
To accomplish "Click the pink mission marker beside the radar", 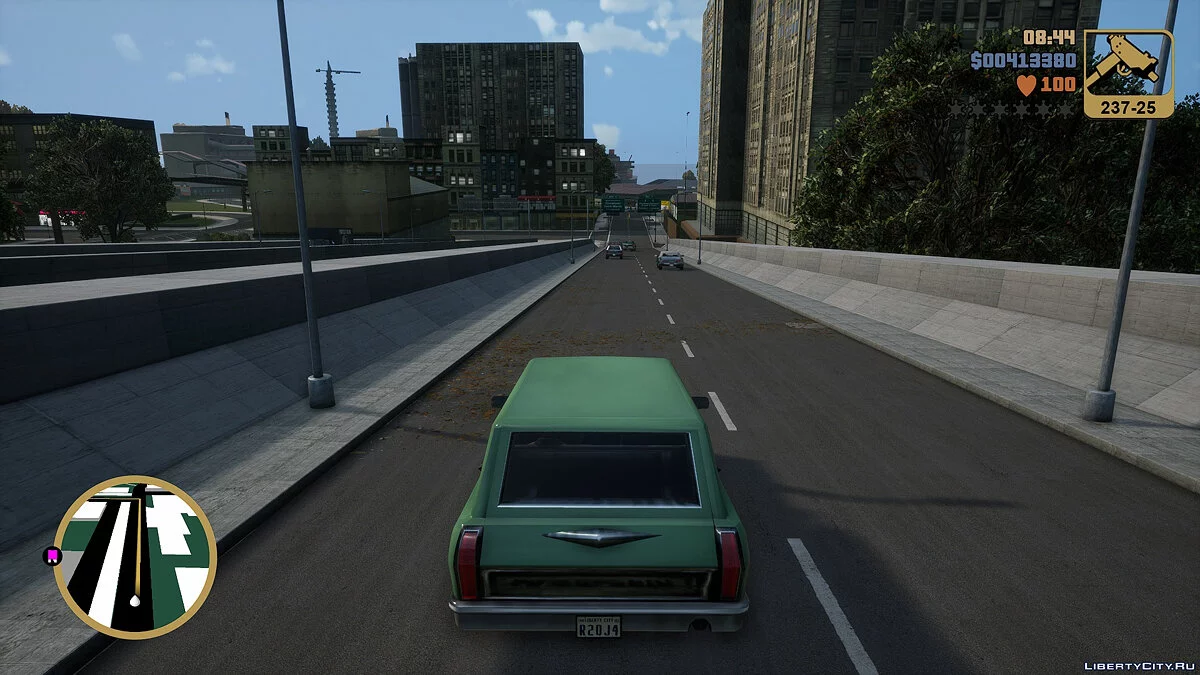I will tap(52, 555).
